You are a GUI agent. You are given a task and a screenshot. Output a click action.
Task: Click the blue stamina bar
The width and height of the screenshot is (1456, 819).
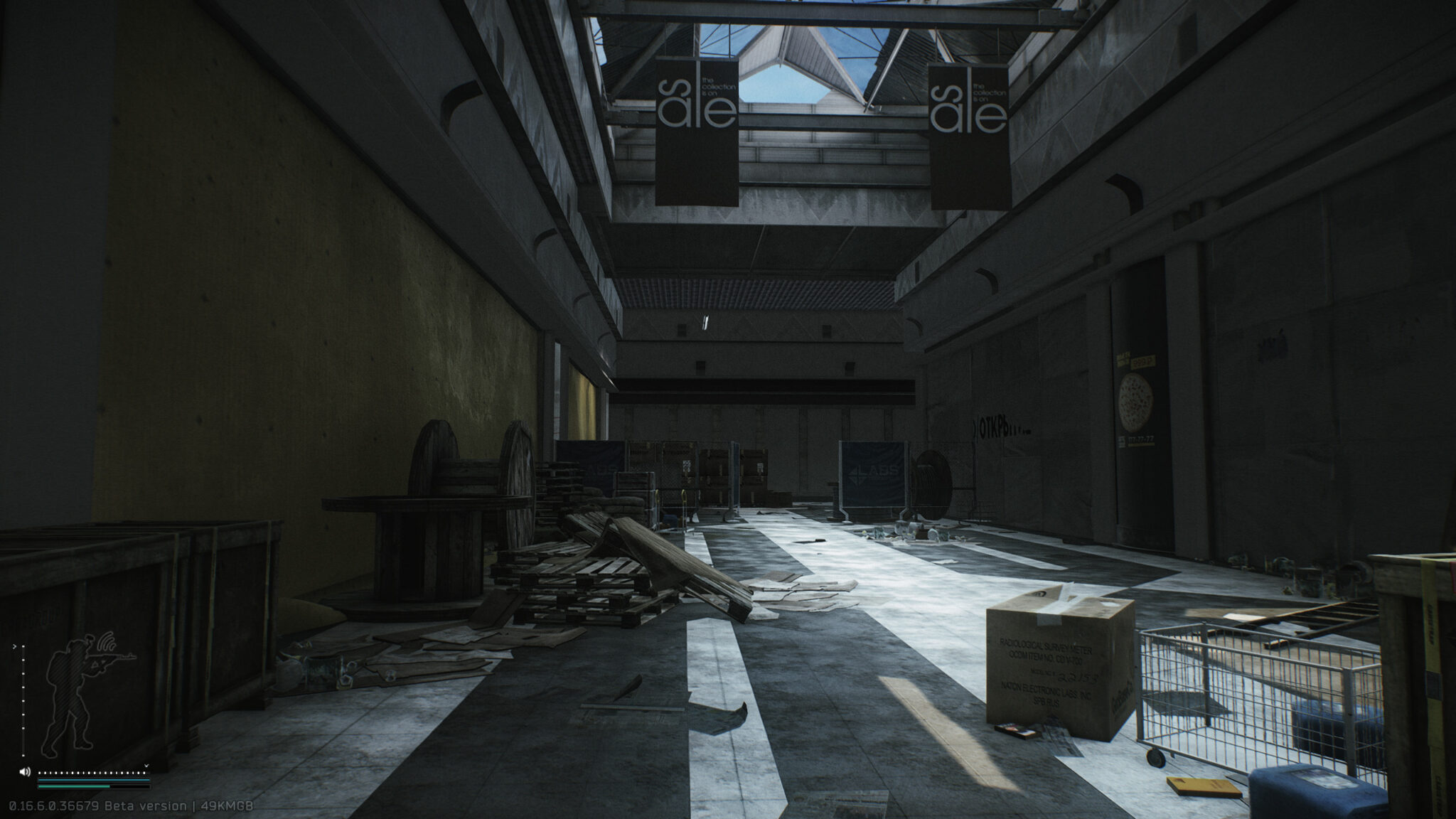[92, 780]
